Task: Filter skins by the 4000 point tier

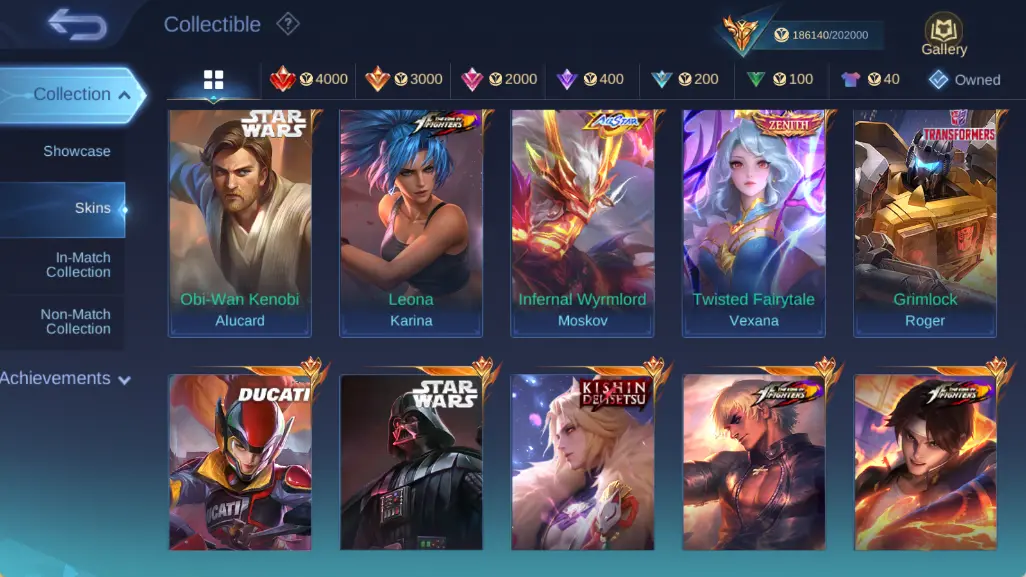Action: 309,80
